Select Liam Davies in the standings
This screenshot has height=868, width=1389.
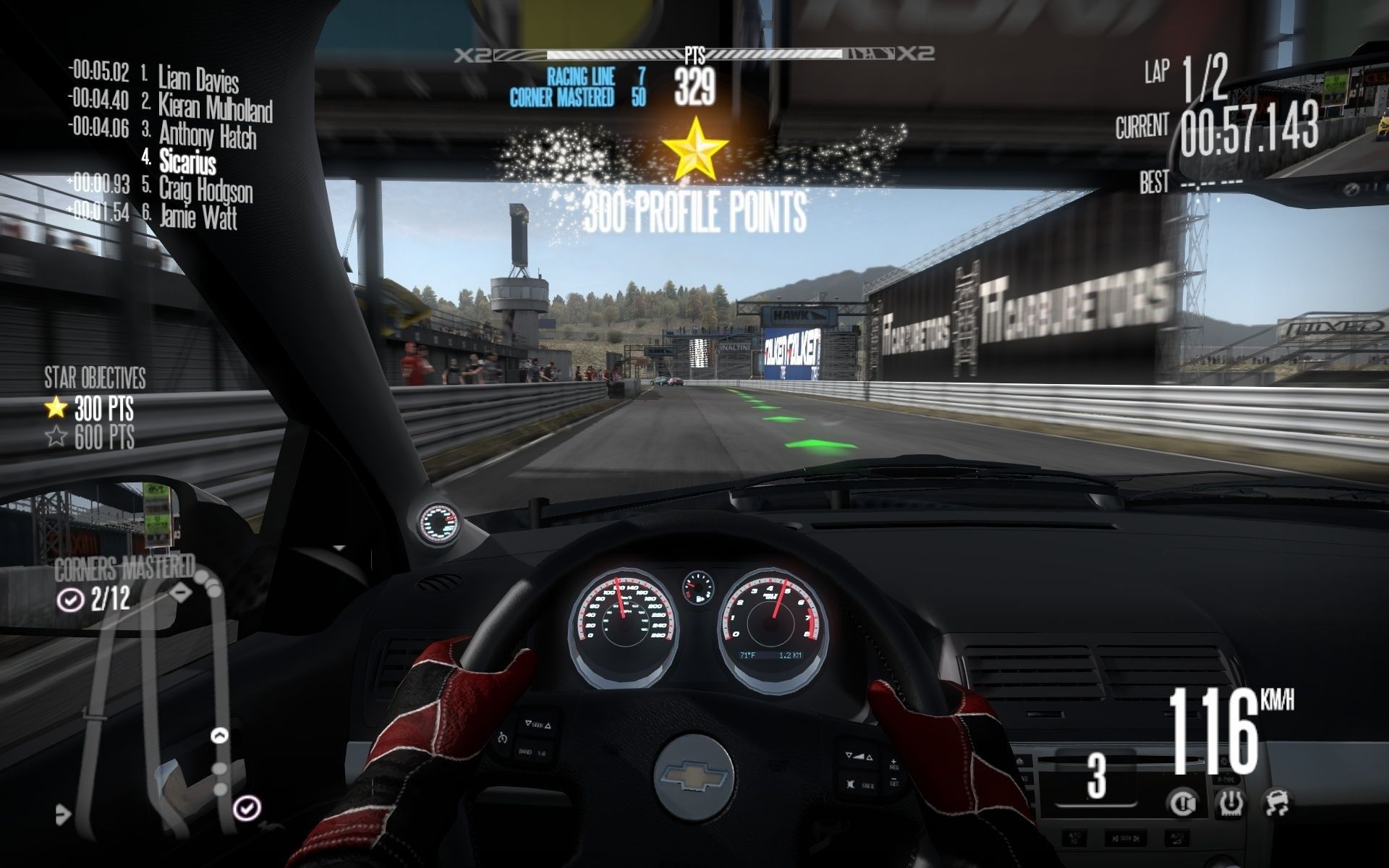pos(197,77)
